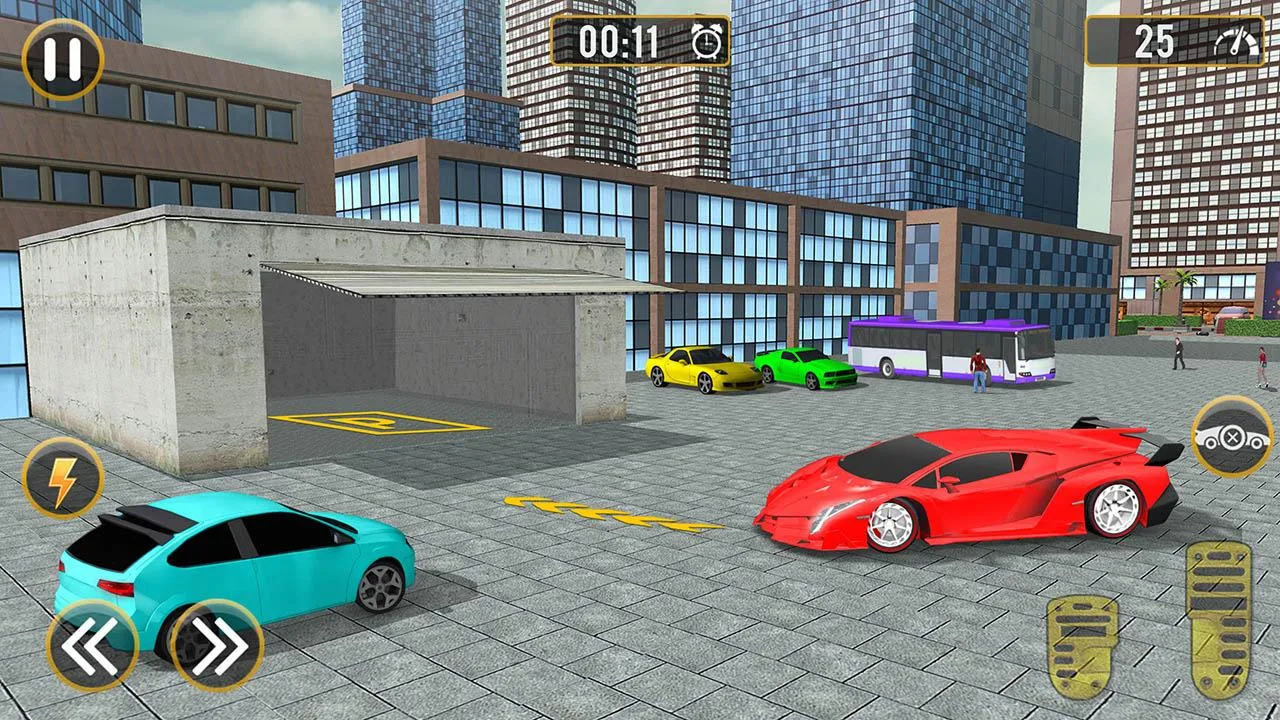Step on the smaller brake pedal
Image resolution: width=1280 pixels, height=720 pixels.
1082,646
